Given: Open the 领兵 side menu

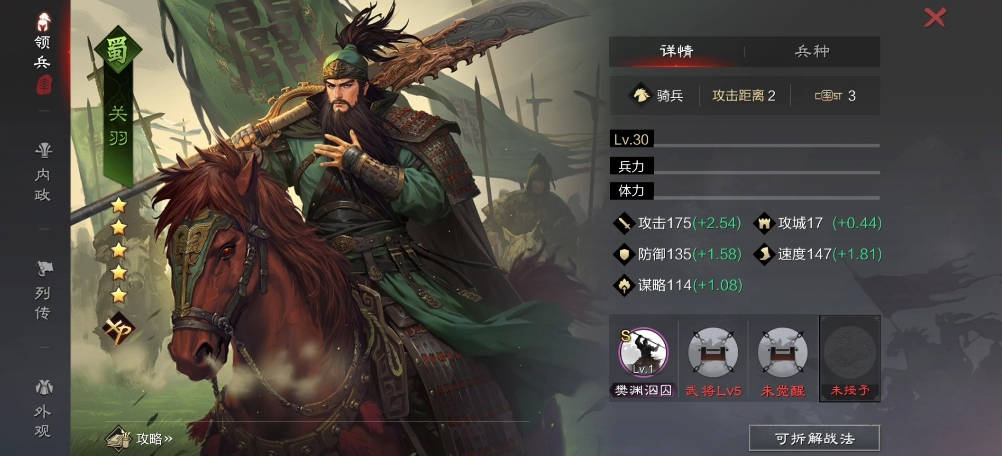Looking at the screenshot, I should click(43, 50).
